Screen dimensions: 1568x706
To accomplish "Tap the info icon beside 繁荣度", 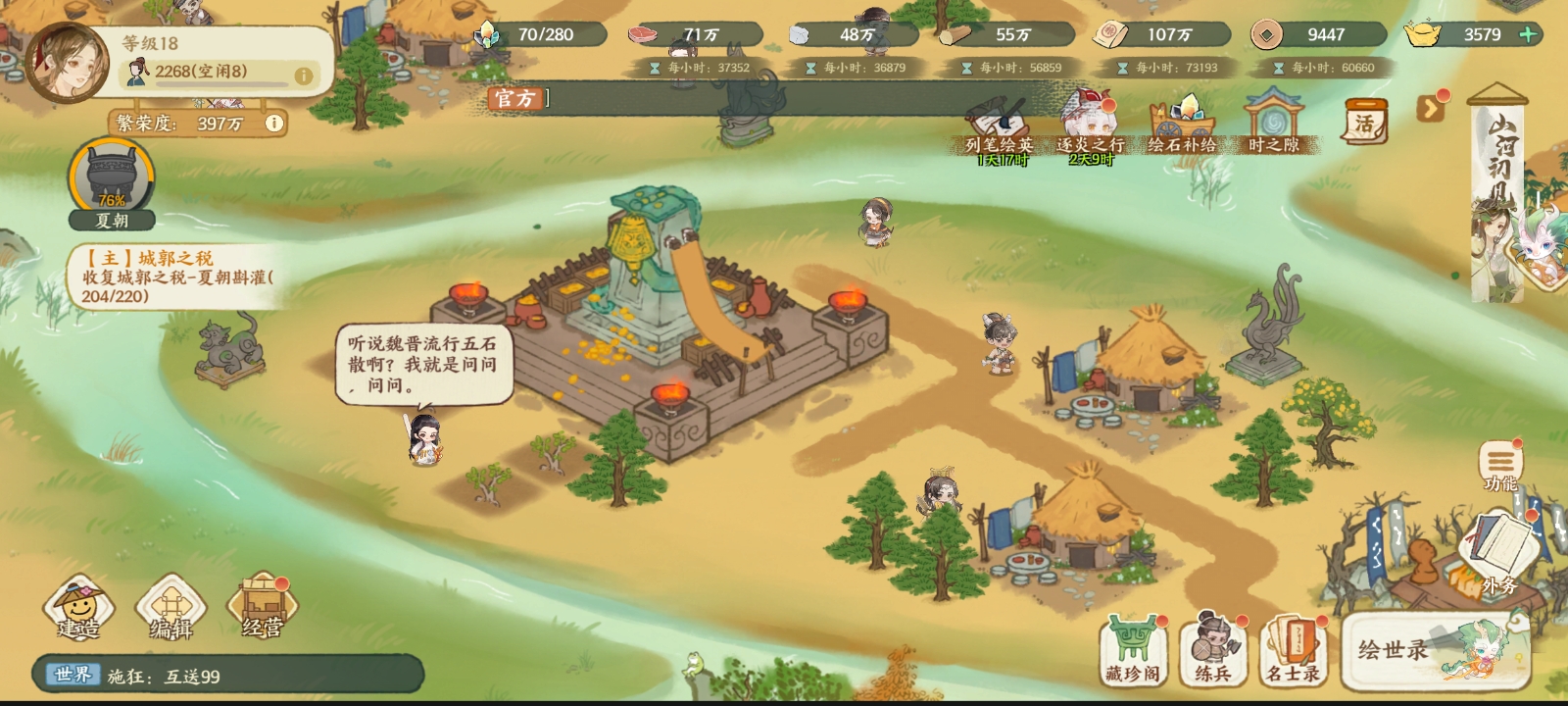I will pyautogui.click(x=272, y=124).
